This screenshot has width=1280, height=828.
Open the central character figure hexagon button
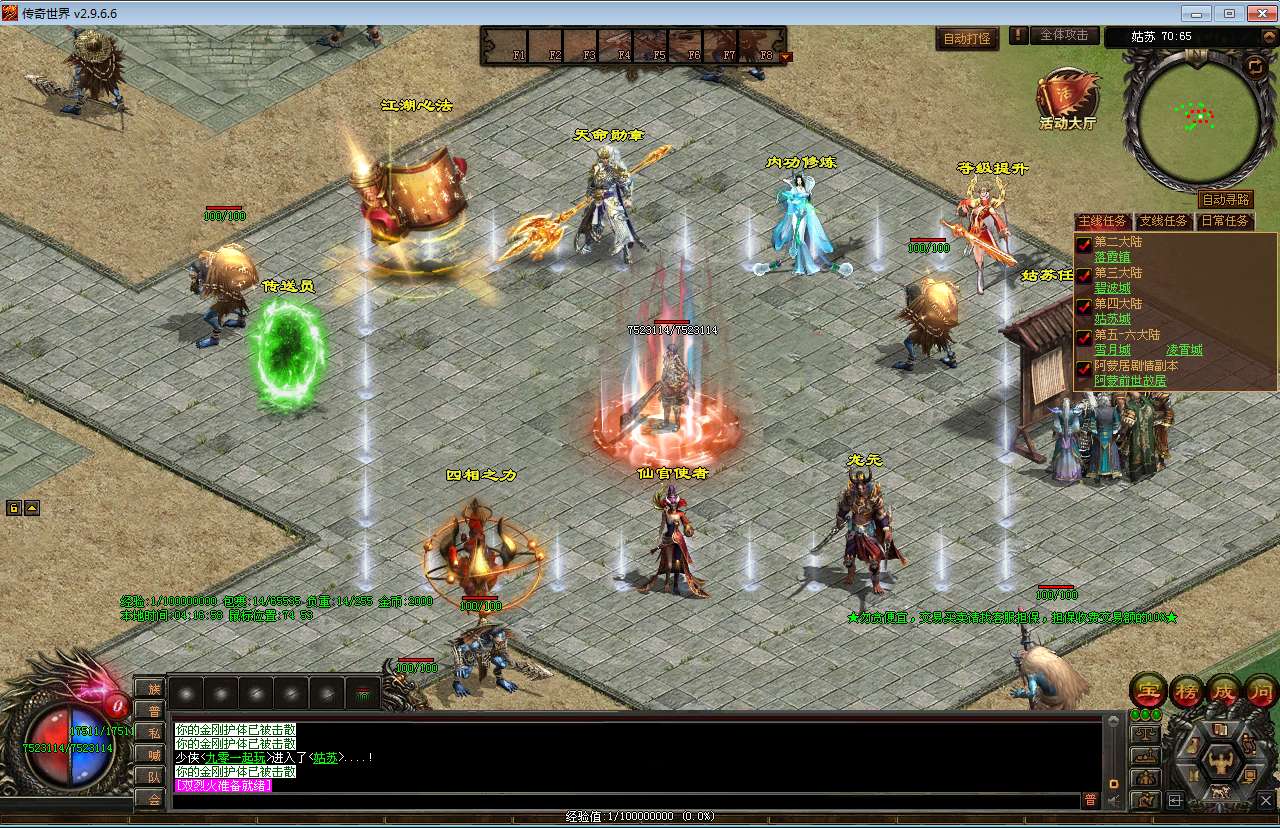(x=1218, y=761)
